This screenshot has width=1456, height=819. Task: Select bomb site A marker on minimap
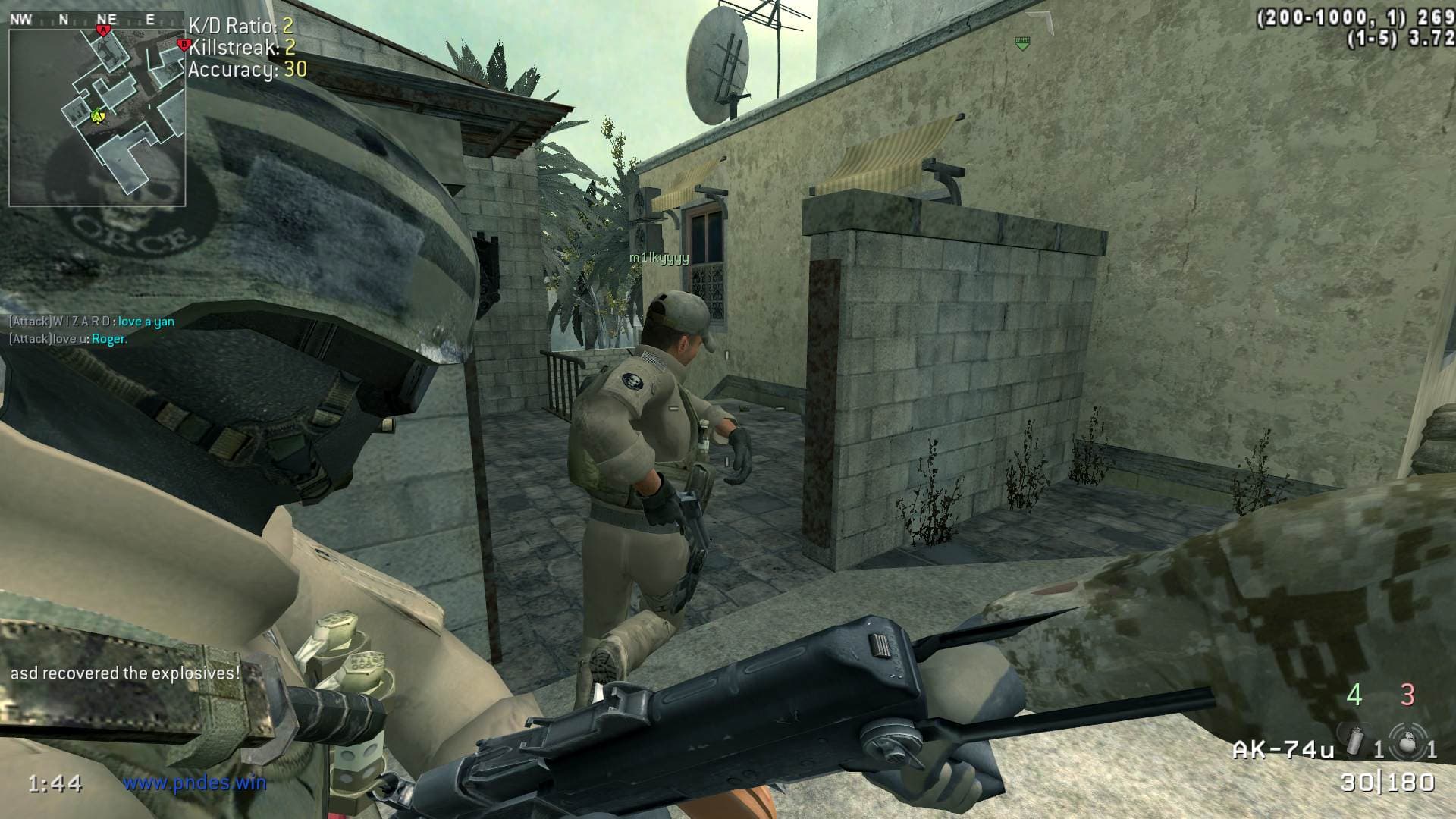(x=104, y=30)
